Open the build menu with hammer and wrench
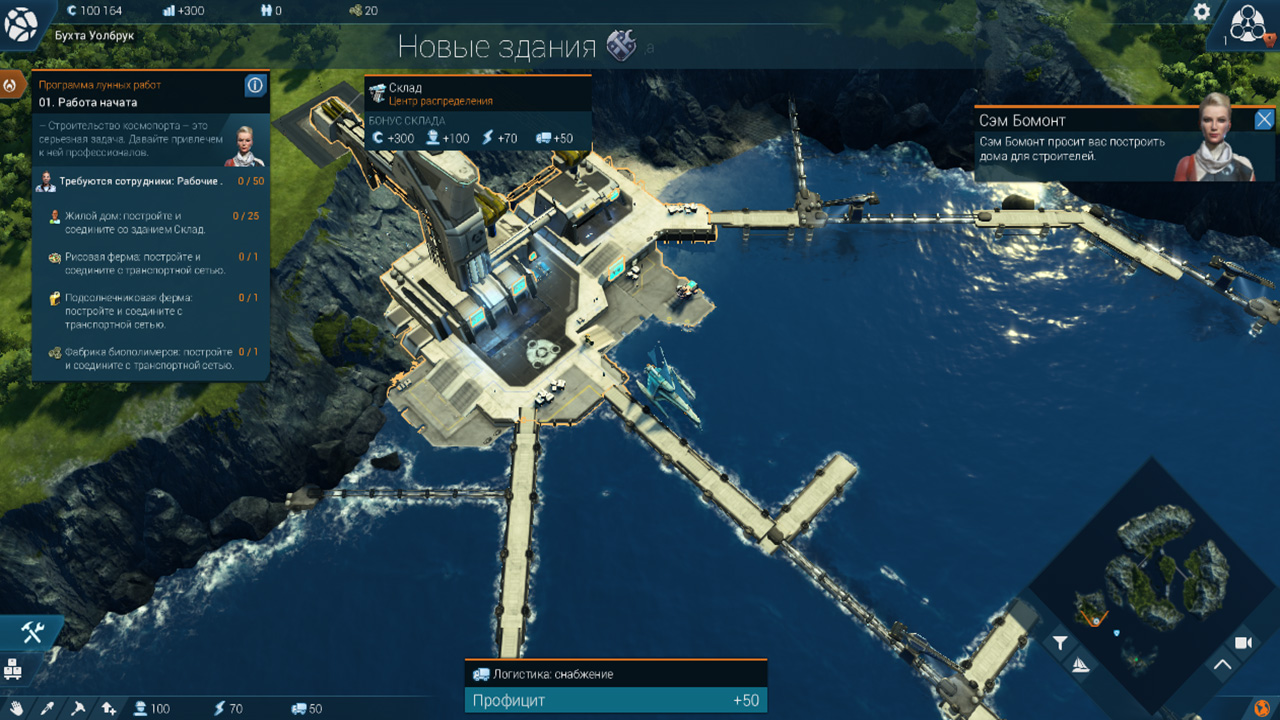Screen dimensions: 1280x720 32,632
